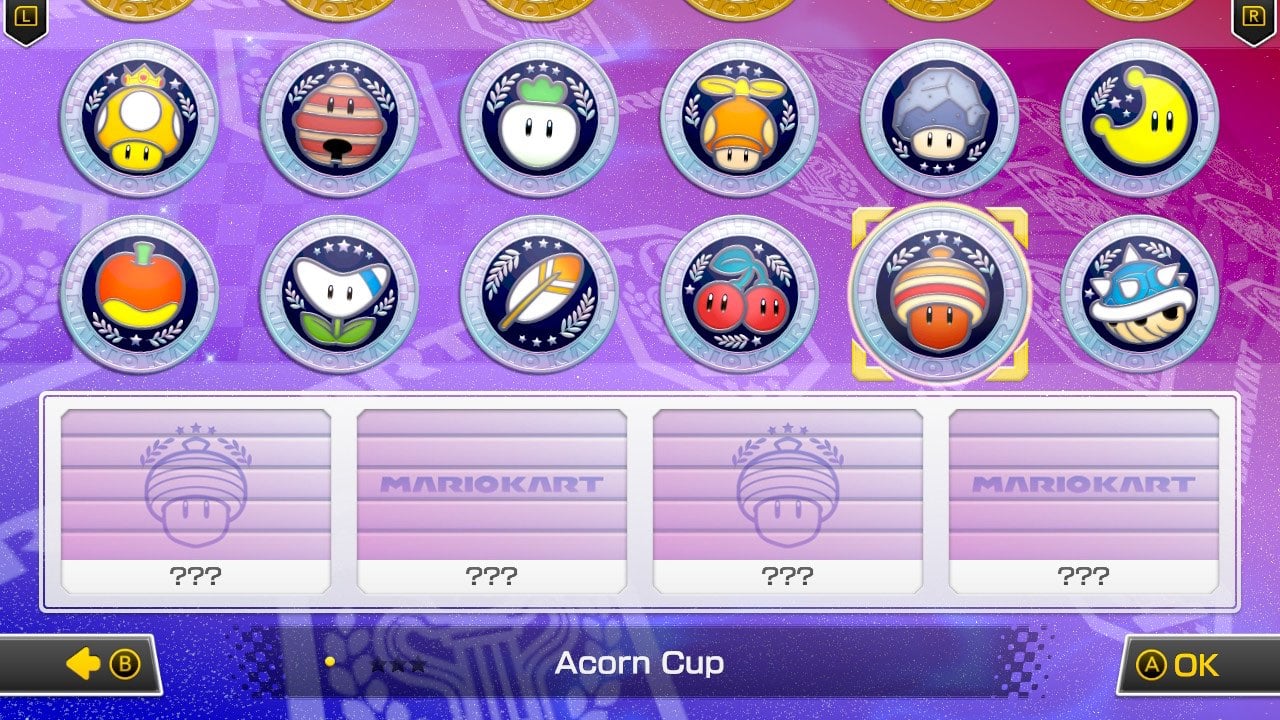
Task: Select the Lucky Cat Cup emblem
Action: pyautogui.click(x=340, y=117)
